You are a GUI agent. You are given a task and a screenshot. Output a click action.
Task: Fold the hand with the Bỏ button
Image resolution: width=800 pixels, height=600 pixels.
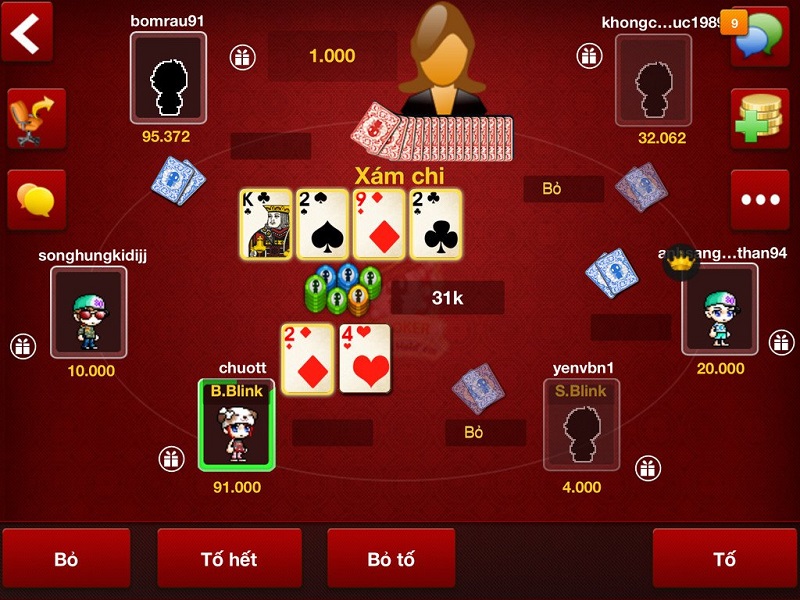[x=66, y=558]
